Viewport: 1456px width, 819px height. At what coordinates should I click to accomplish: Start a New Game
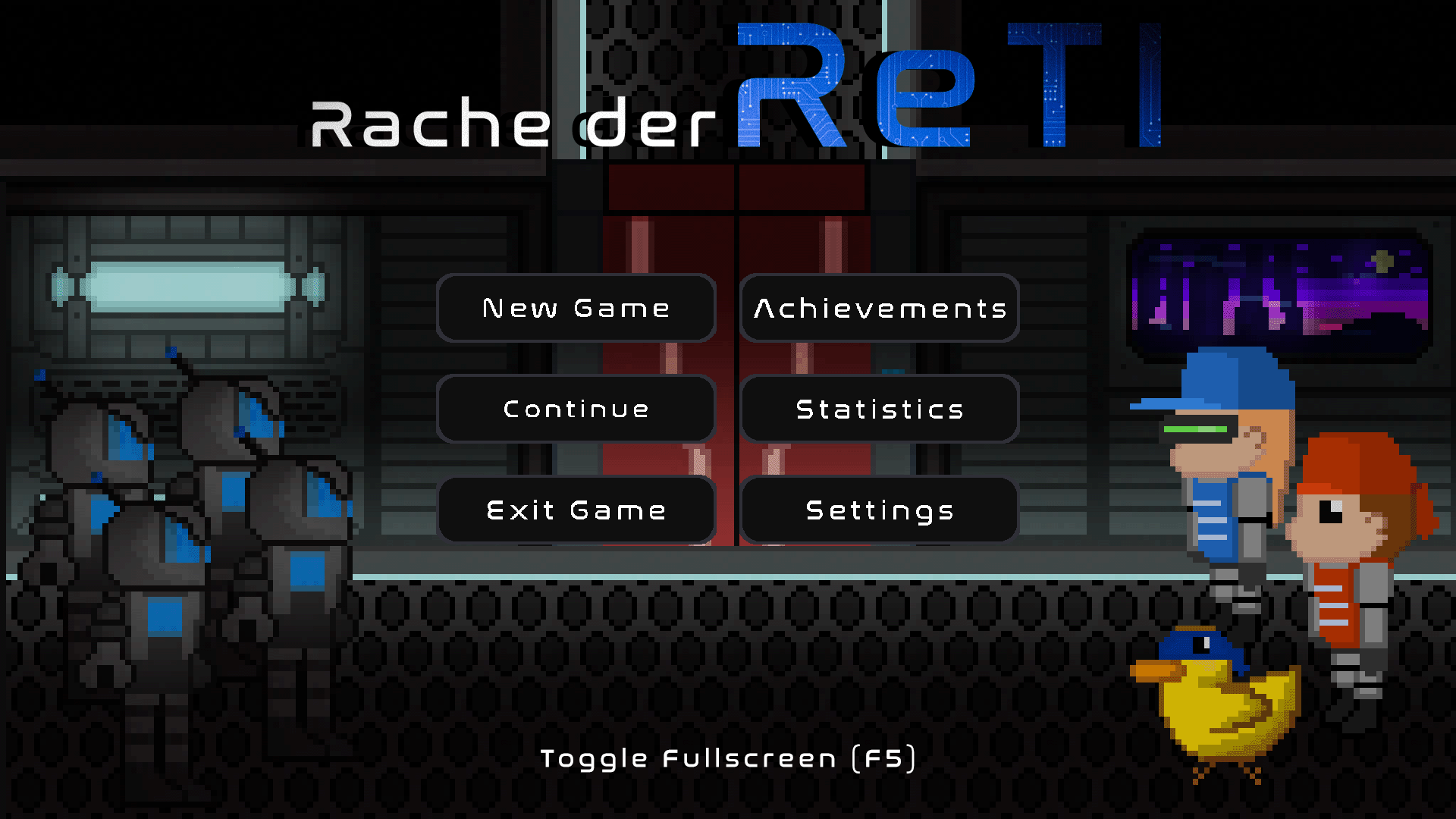tap(576, 308)
